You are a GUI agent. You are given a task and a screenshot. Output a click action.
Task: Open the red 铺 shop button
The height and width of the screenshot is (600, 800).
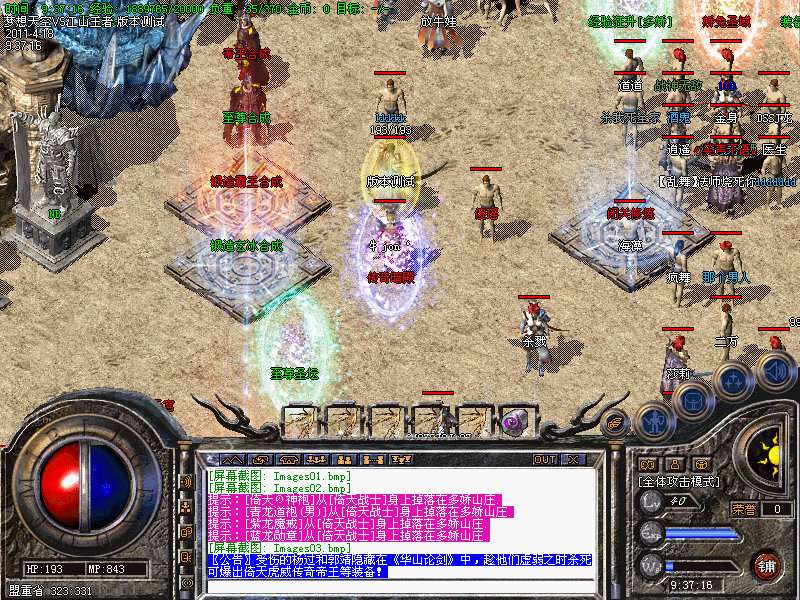pos(766,564)
